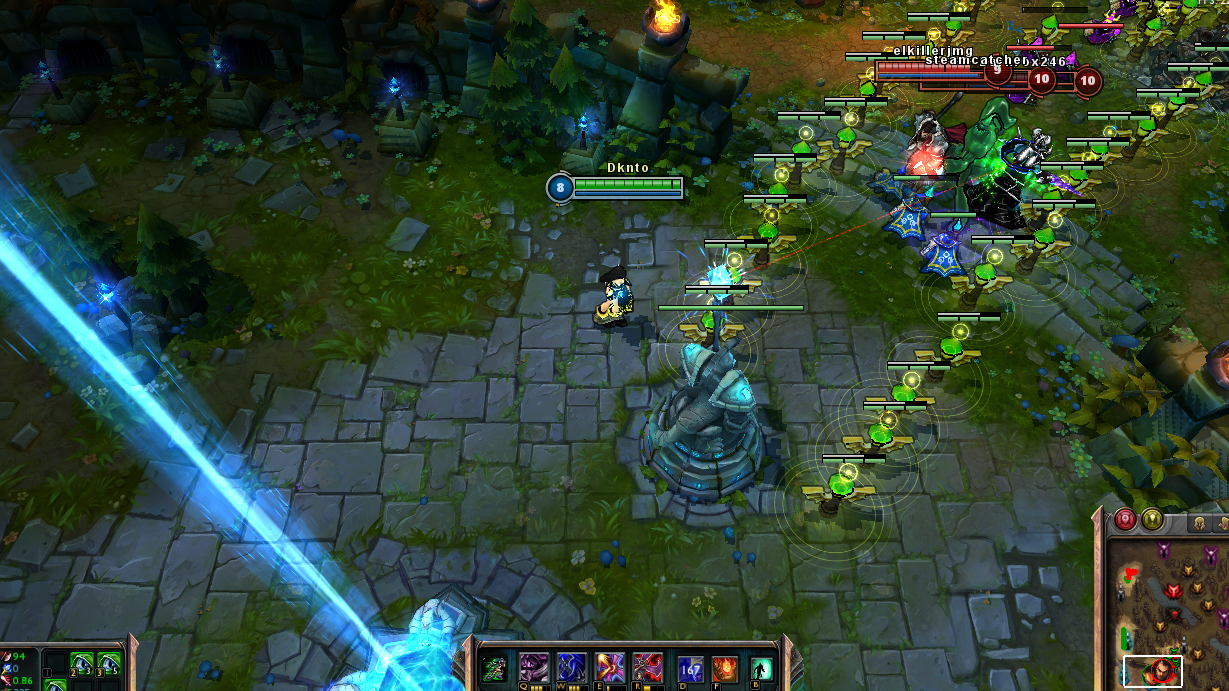Viewport: 1229px width, 691px height.
Task: Cast the Ignite spell on F
Action: tap(724, 669)
